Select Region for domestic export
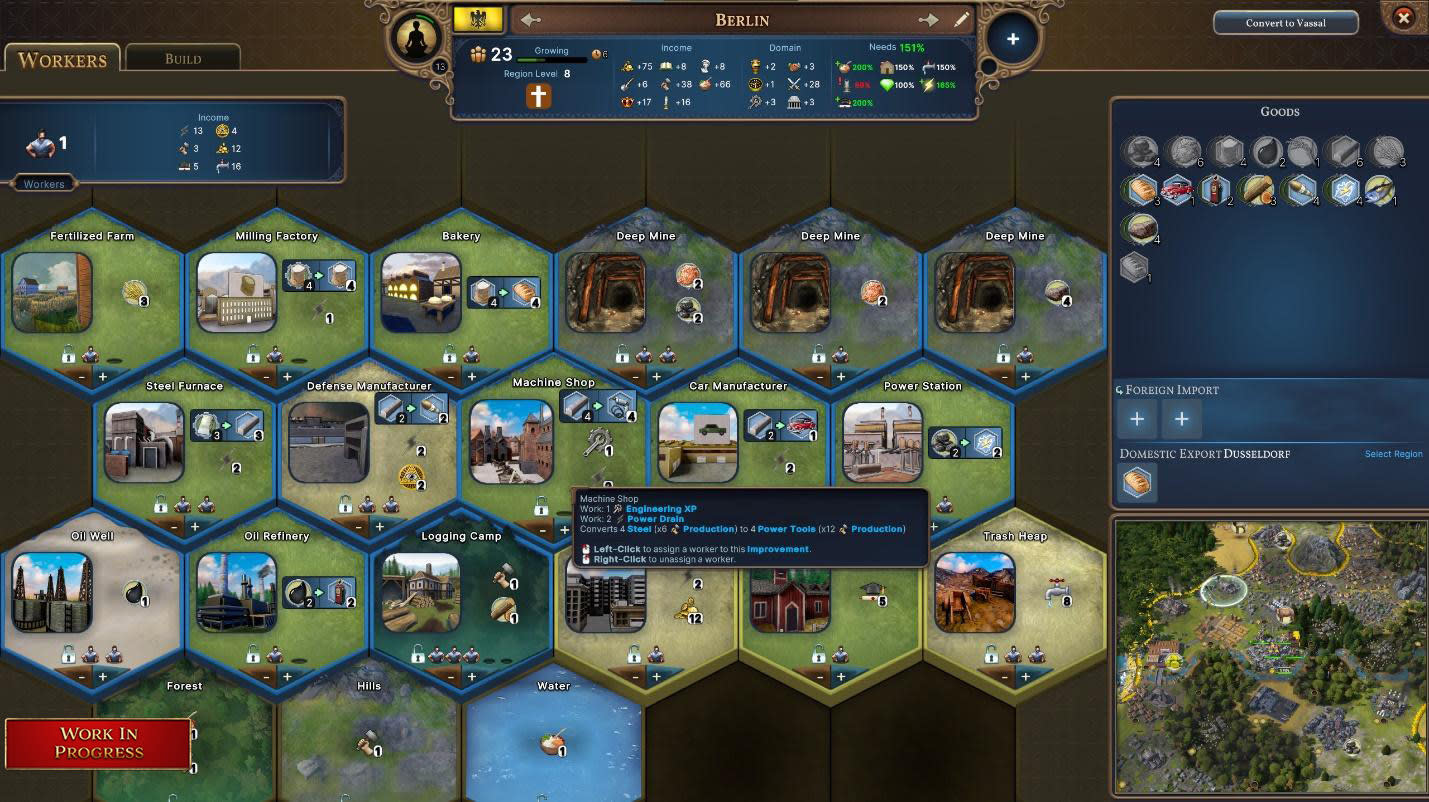The image size is (1429, 802). coord(1393,454)
